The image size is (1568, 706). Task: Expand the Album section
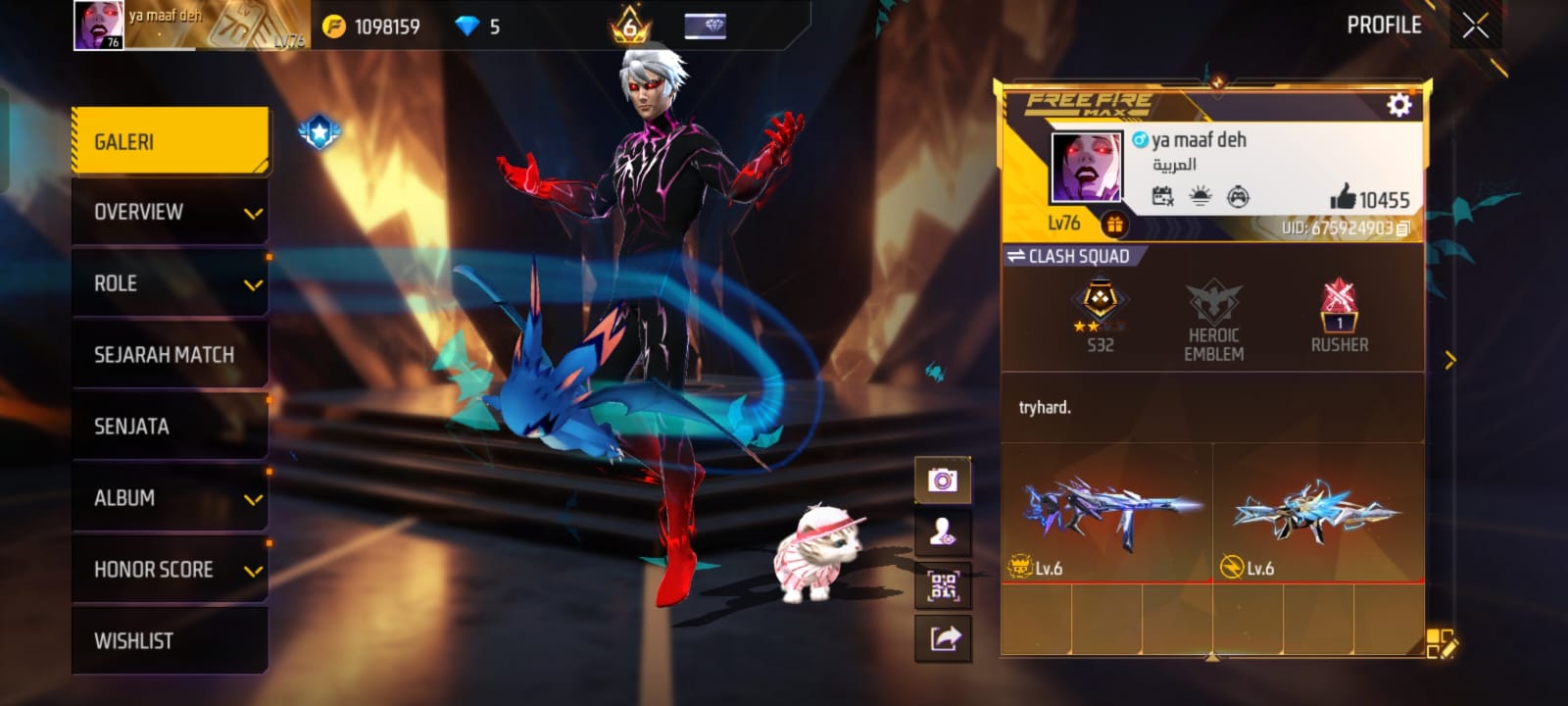click(x=170, y=498)
